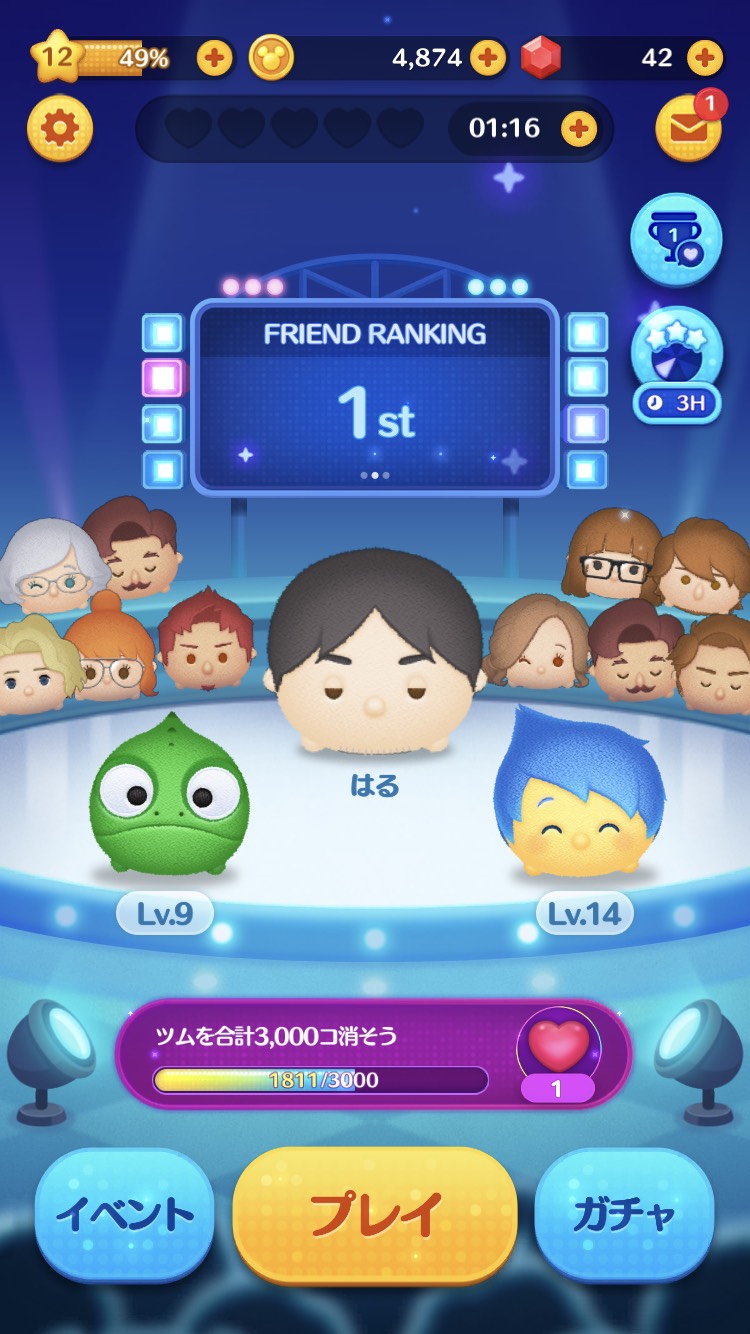The width and height of the screenshot is (750, 1334).
Task: Open the trophy ranking icon
Action: pyautogui.click(x=676, y=240)
